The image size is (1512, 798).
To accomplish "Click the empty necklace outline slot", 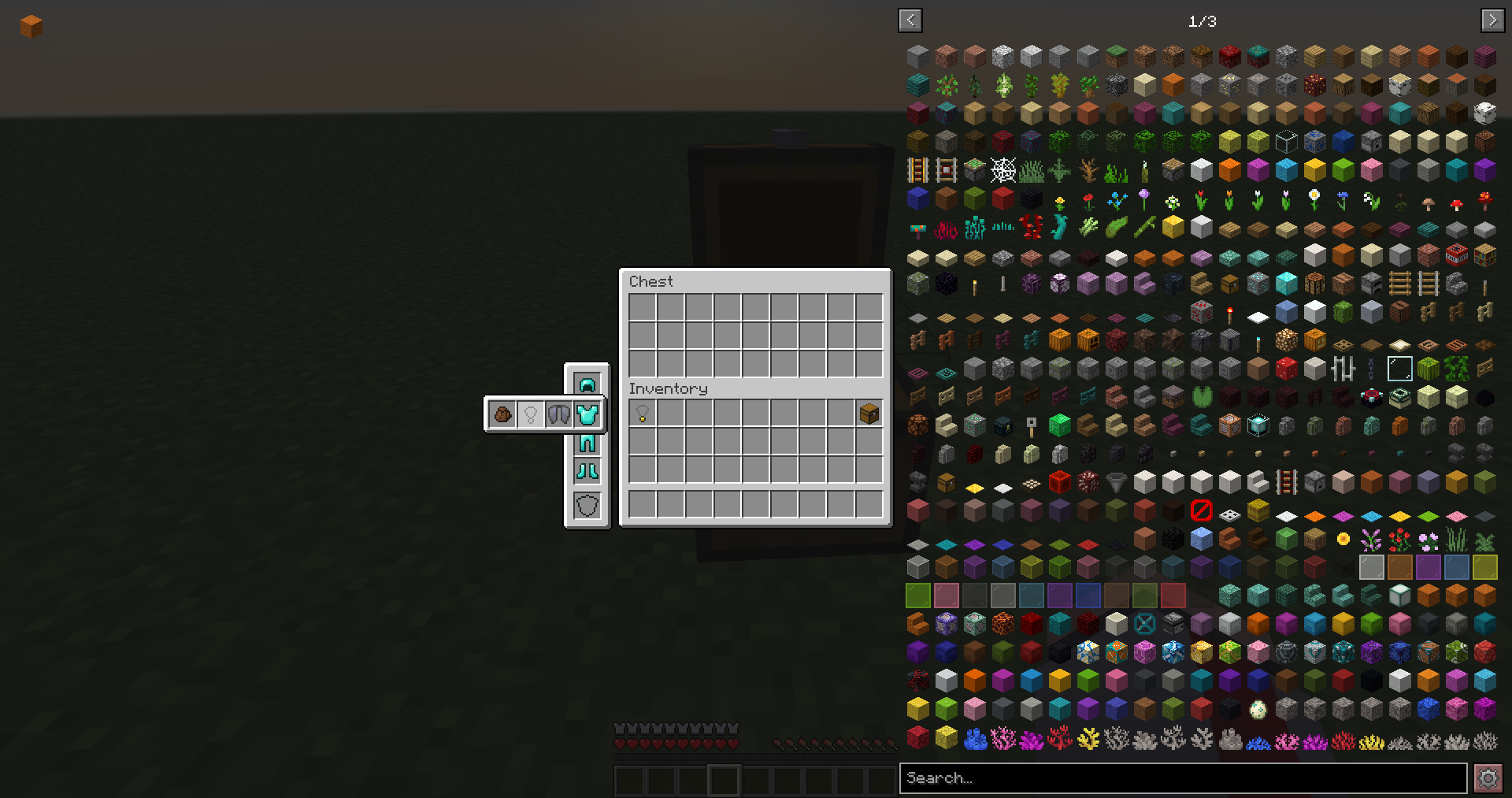I will (532, 414).
